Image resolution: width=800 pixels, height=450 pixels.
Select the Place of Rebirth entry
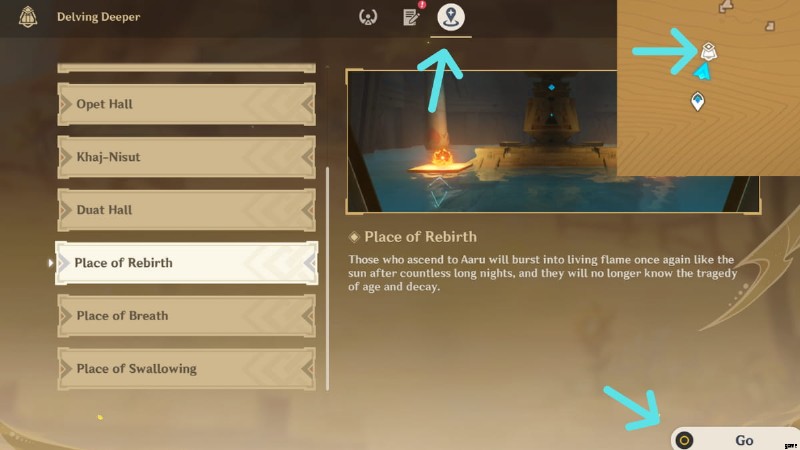tap(186, 263)
